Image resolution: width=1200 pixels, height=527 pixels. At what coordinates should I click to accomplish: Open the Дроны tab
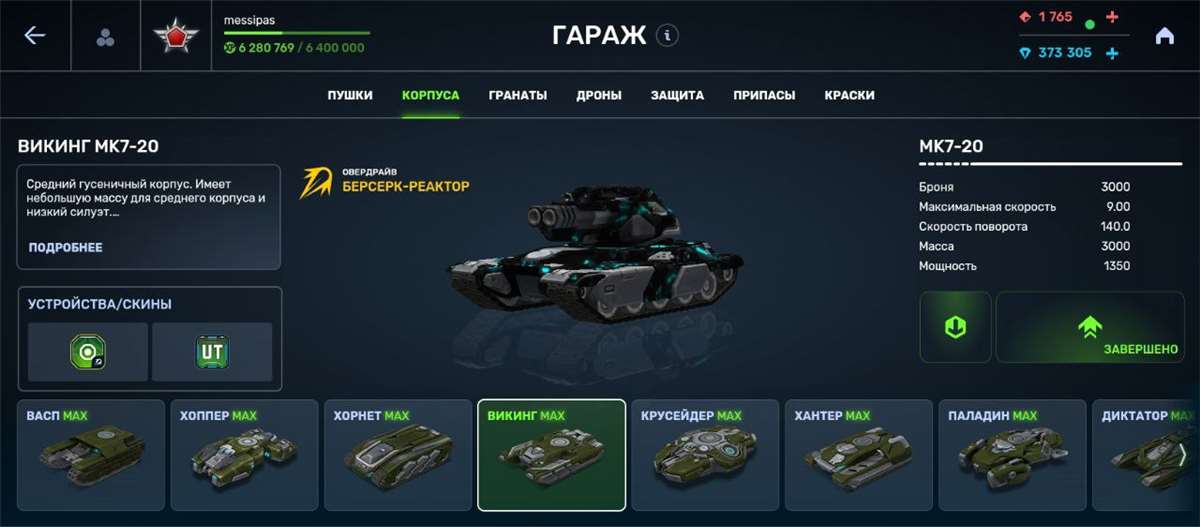coord(599,96)
